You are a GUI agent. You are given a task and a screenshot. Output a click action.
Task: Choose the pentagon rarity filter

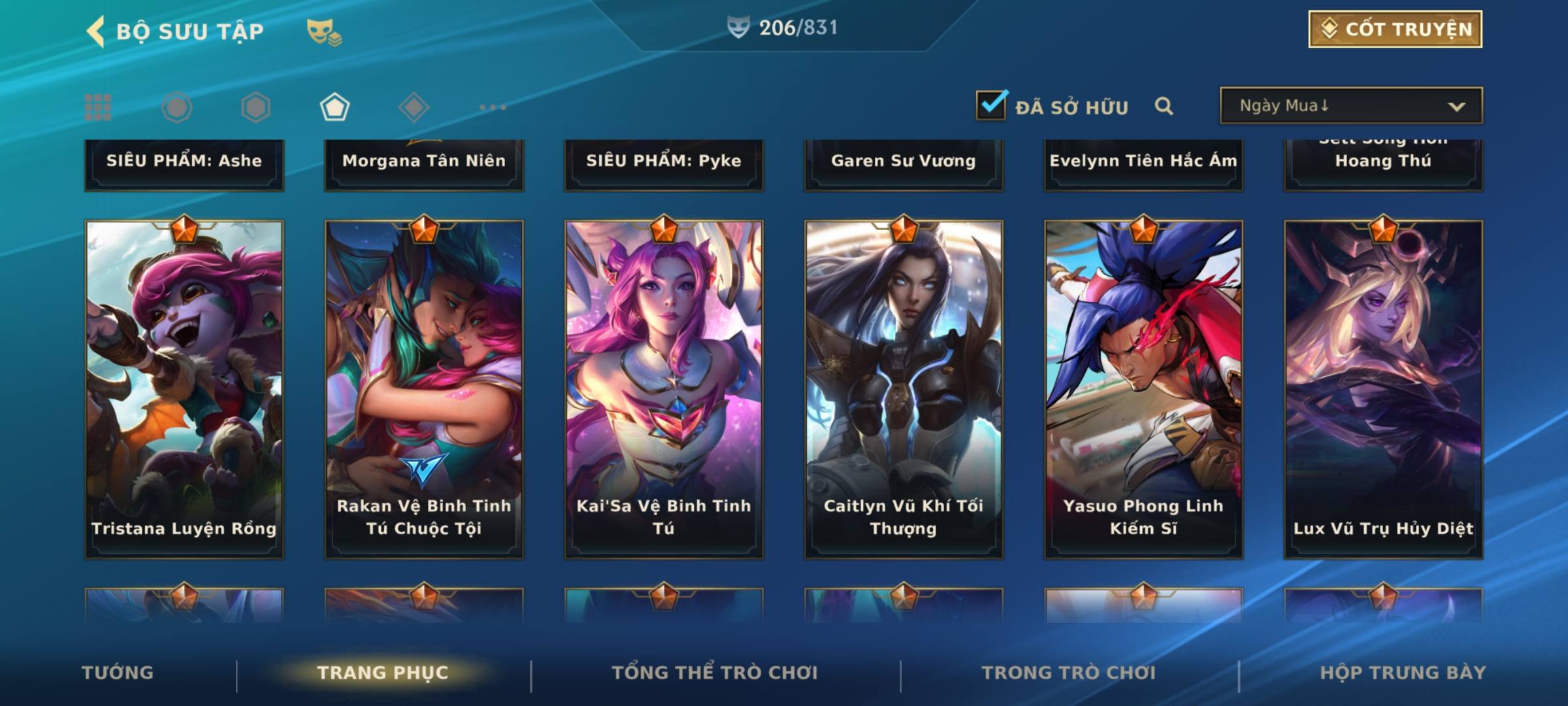pos(335,107)
